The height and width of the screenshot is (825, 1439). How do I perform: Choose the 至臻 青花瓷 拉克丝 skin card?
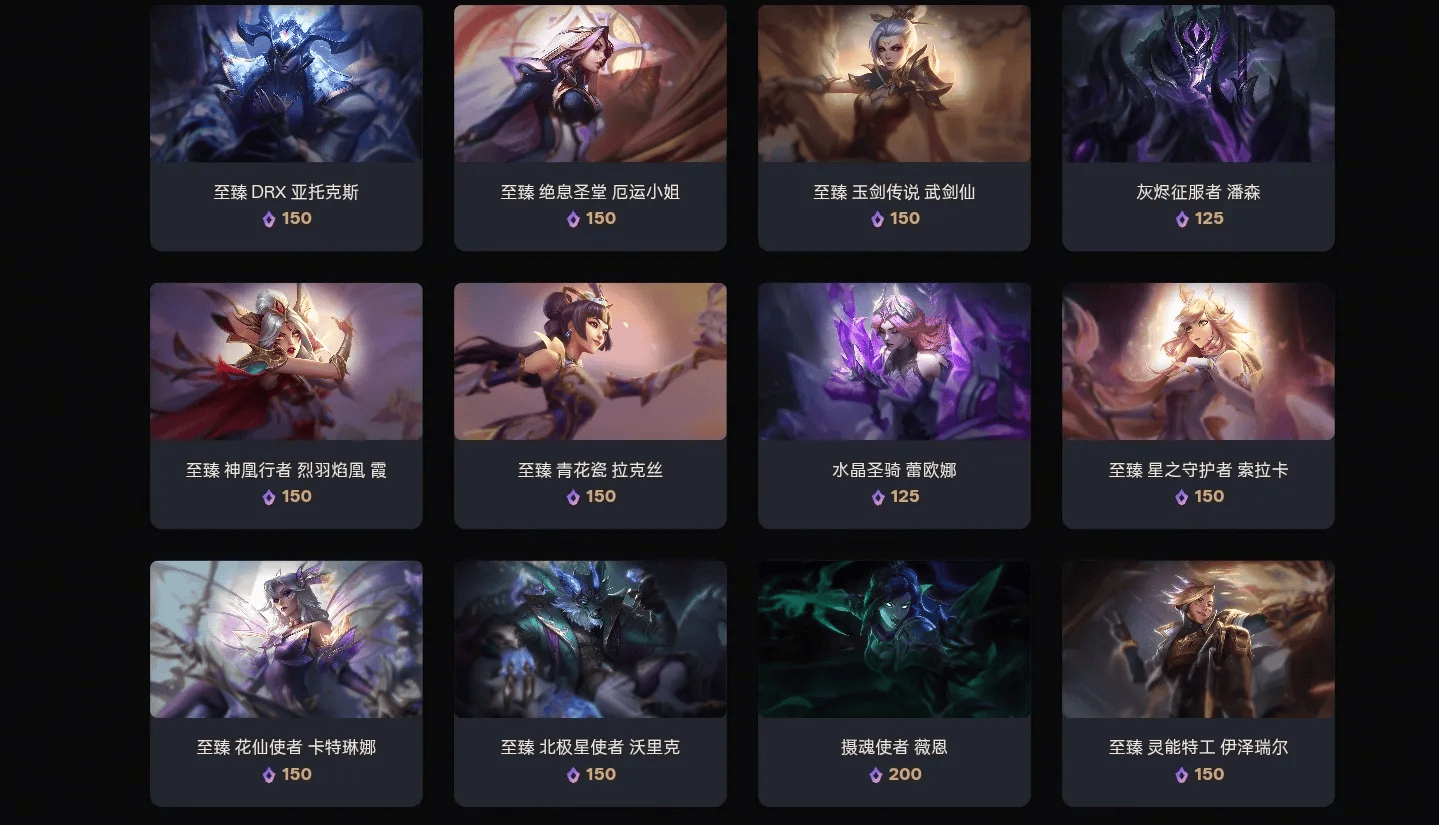pyautogui.click(x=590, y=405)
